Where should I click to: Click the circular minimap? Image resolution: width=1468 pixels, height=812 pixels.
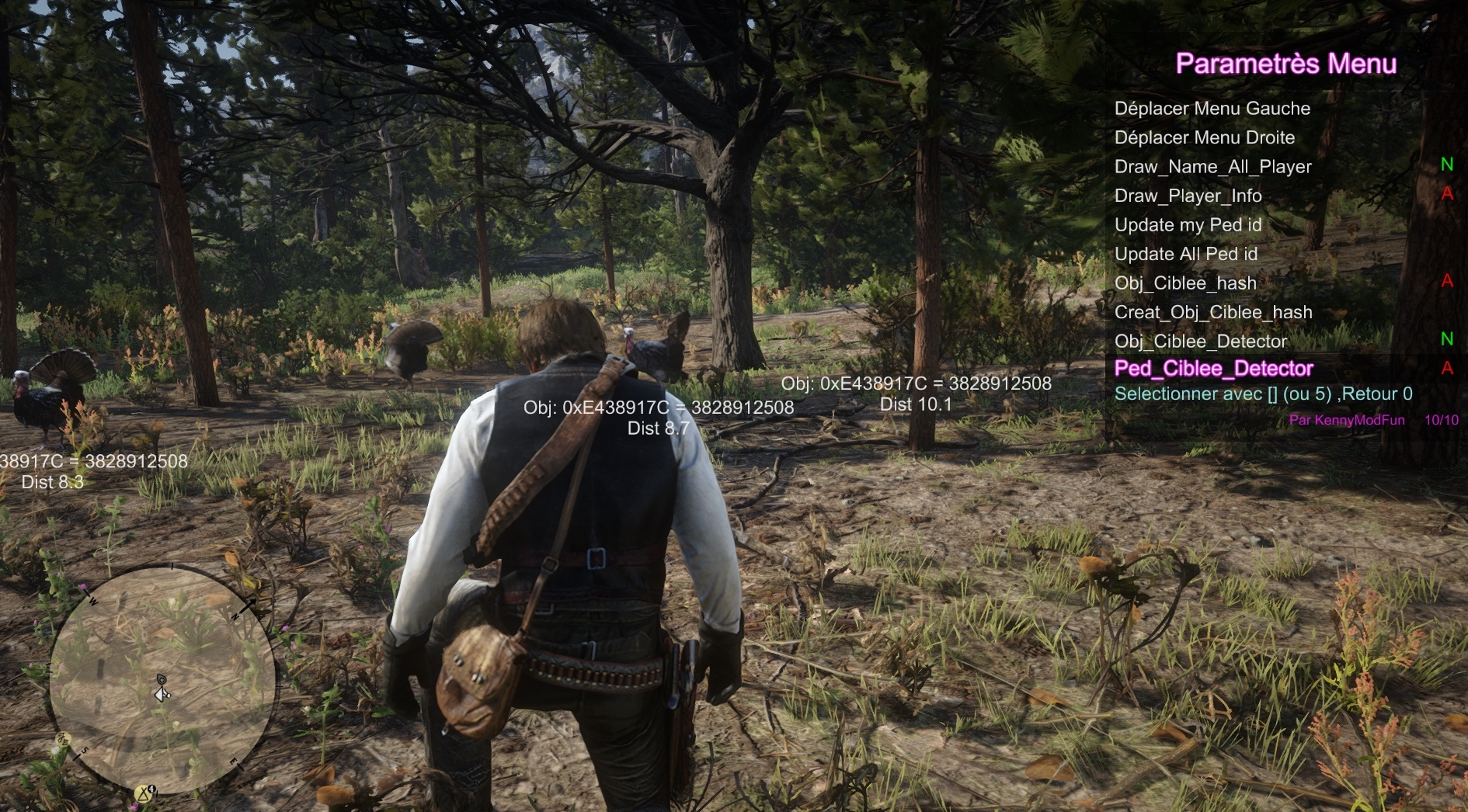[162, 681]
